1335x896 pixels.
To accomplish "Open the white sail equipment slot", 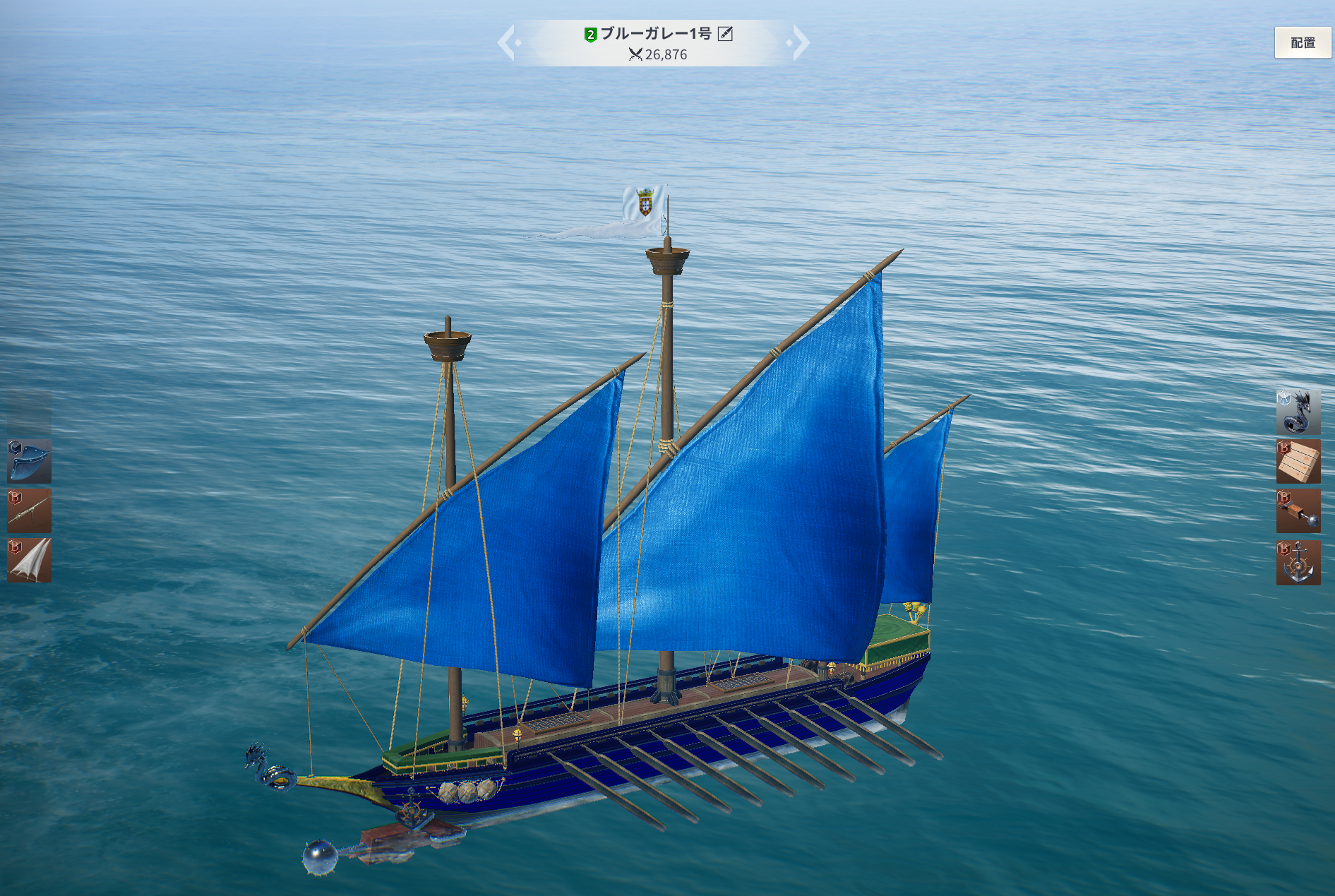I will point(29,561).
